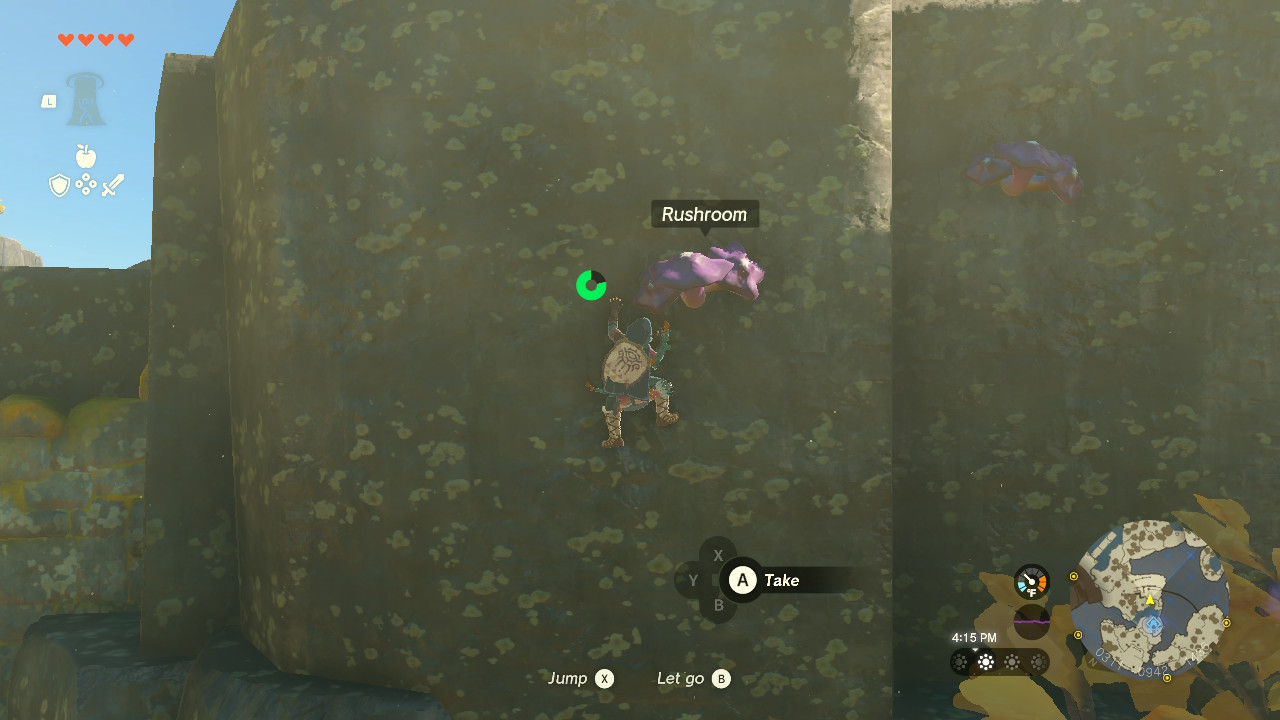
Task: Click the green stamina wheel near Link
Action: coord(591,285)
